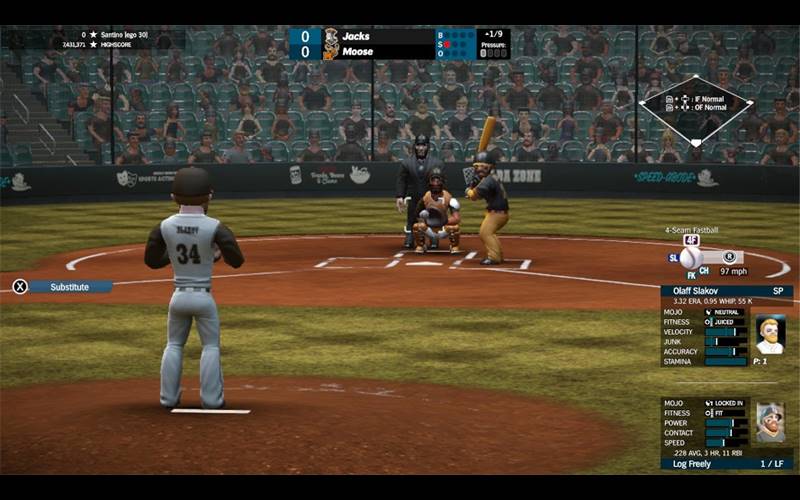Click the Moose team name on scoreboard
Viewport: 800px width, 500px height.
pyautogui.click(x=357, y=51)
